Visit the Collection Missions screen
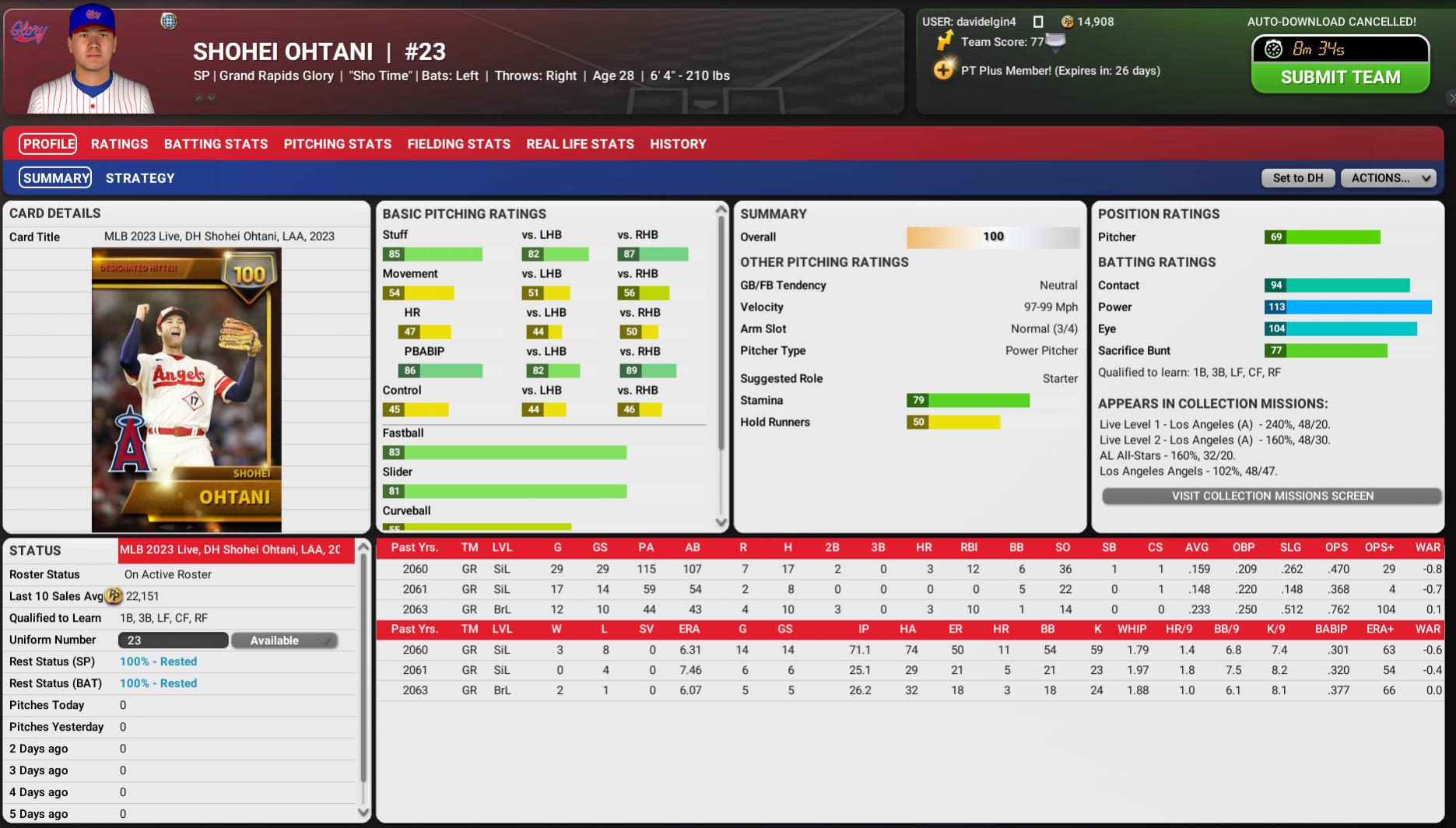 click(x=1272, y=496)
